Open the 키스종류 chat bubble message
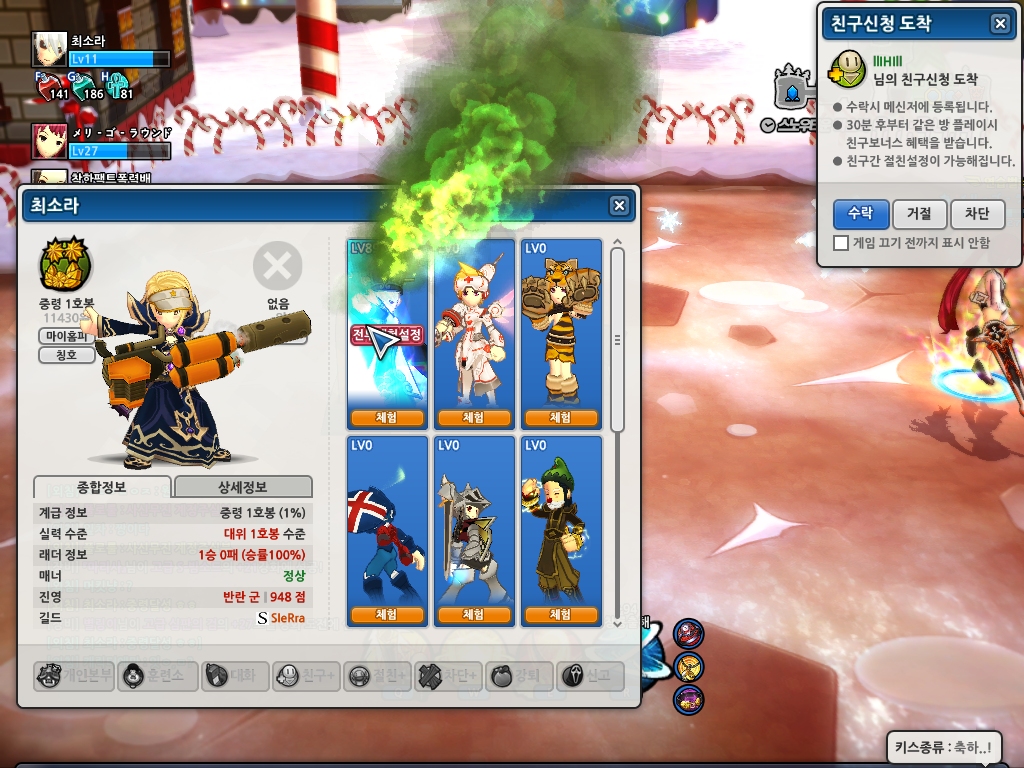1024x768 pixels. pos(943,746)
